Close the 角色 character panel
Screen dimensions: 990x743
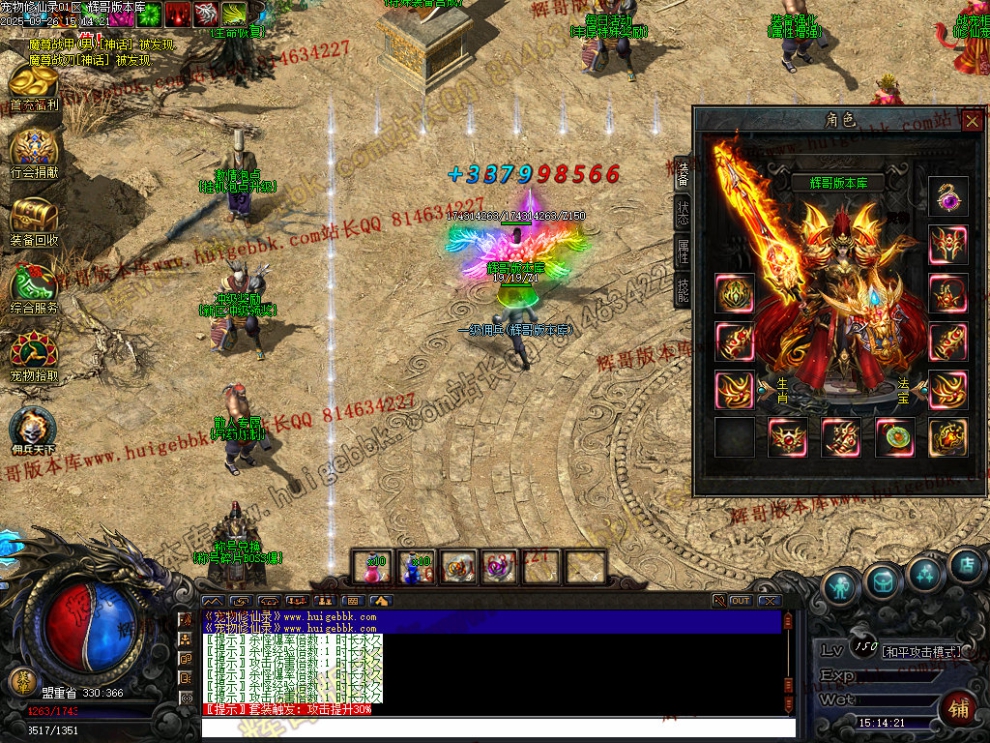point(972,121)
